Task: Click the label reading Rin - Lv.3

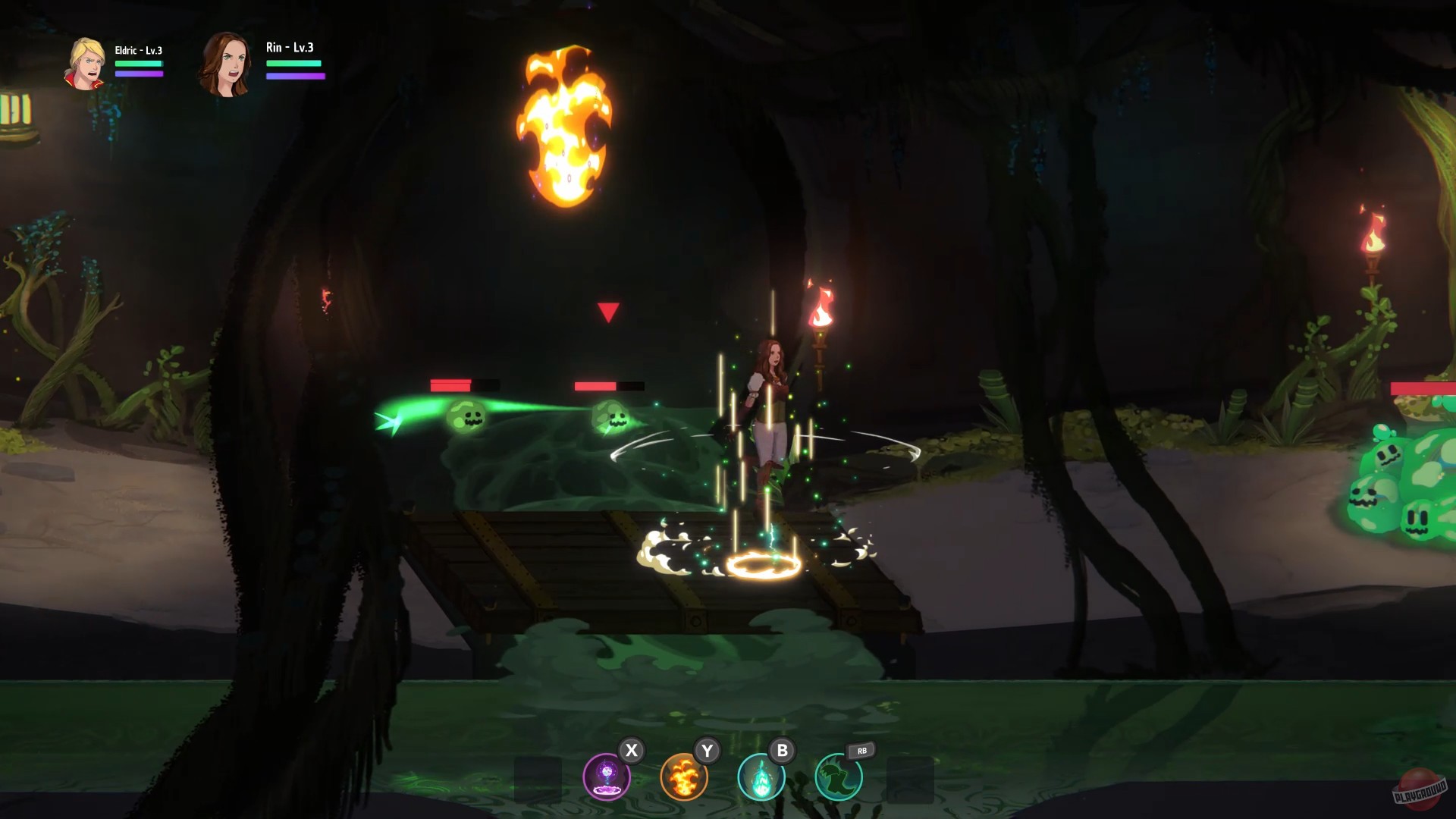Action: [x=292, y=47]
